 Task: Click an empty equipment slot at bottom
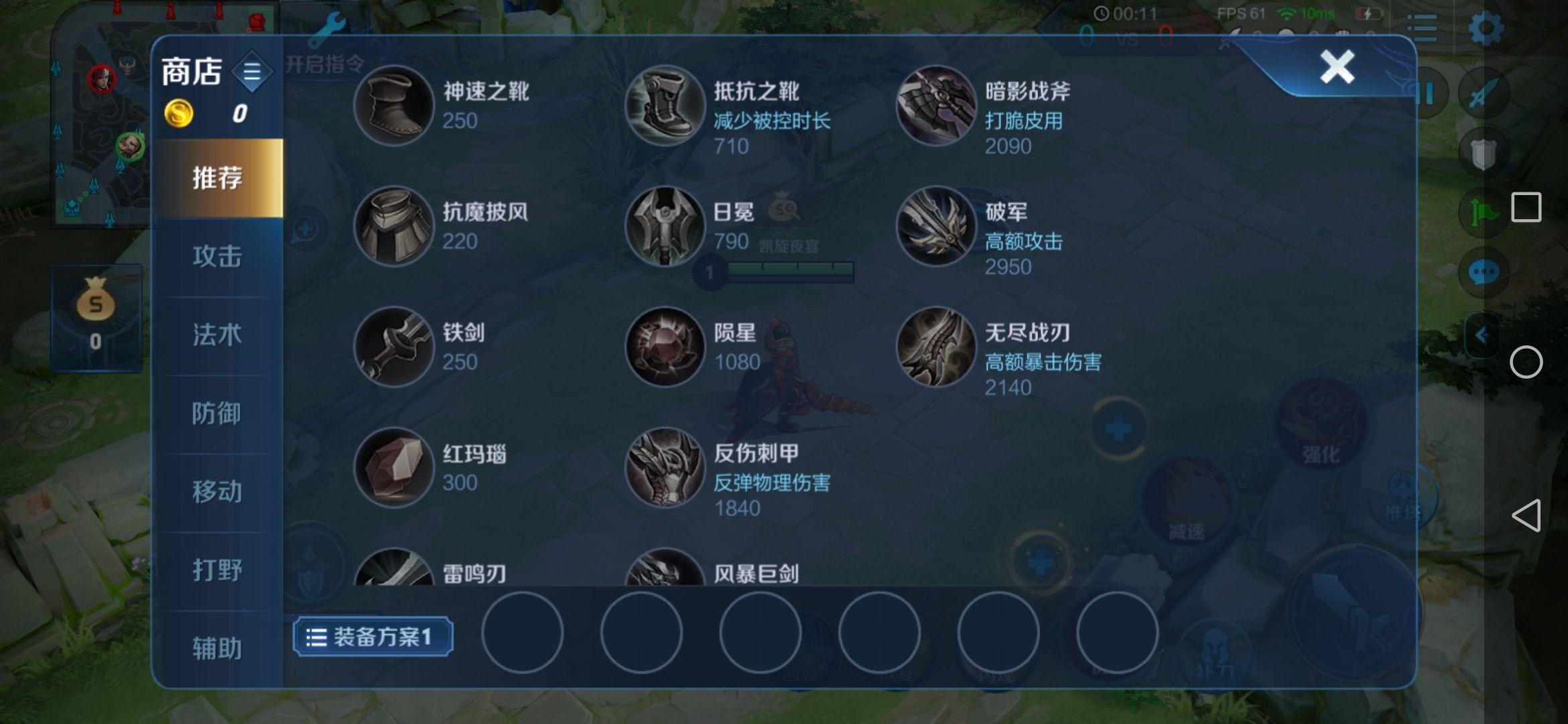click(x=523, y=633)
